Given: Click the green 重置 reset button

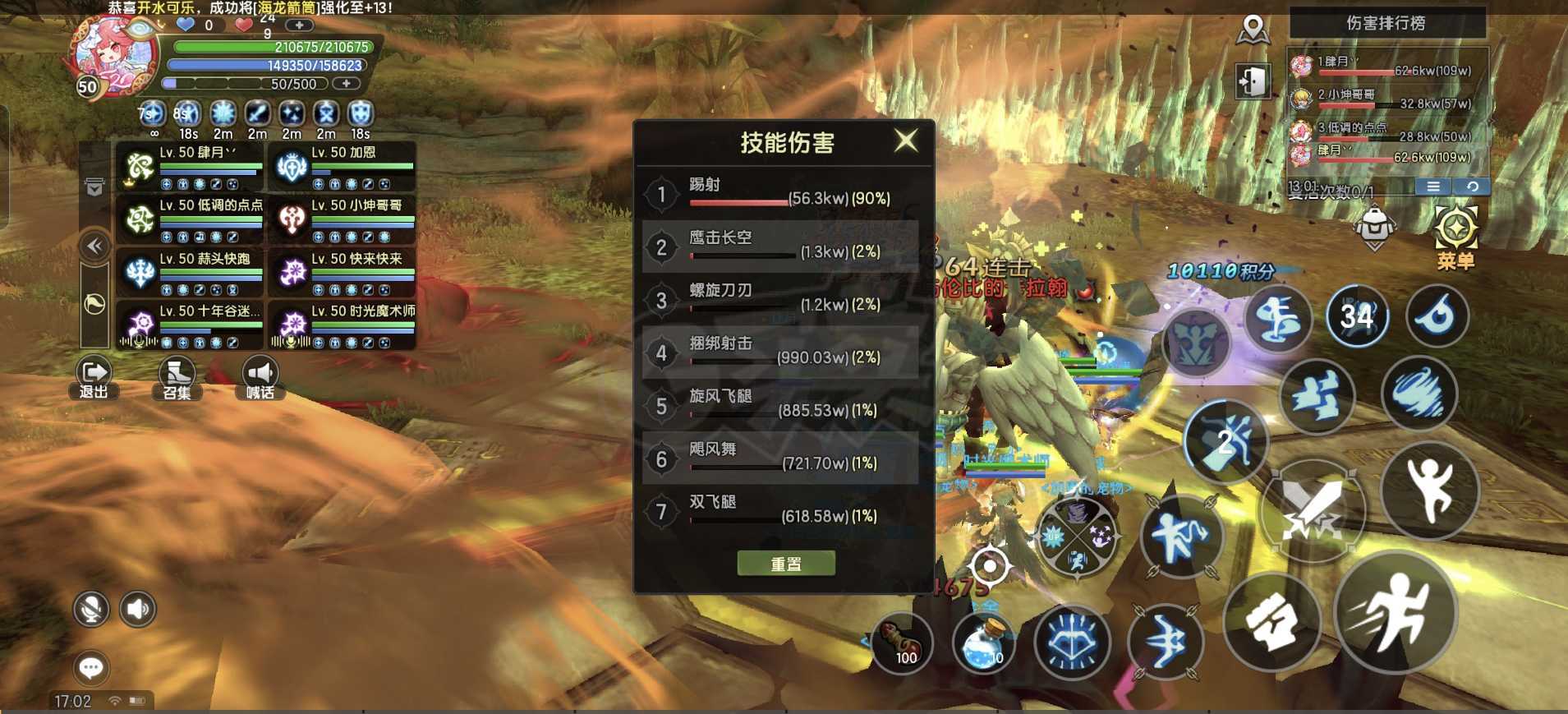Looking at the screenshot, I should (786, 564).
